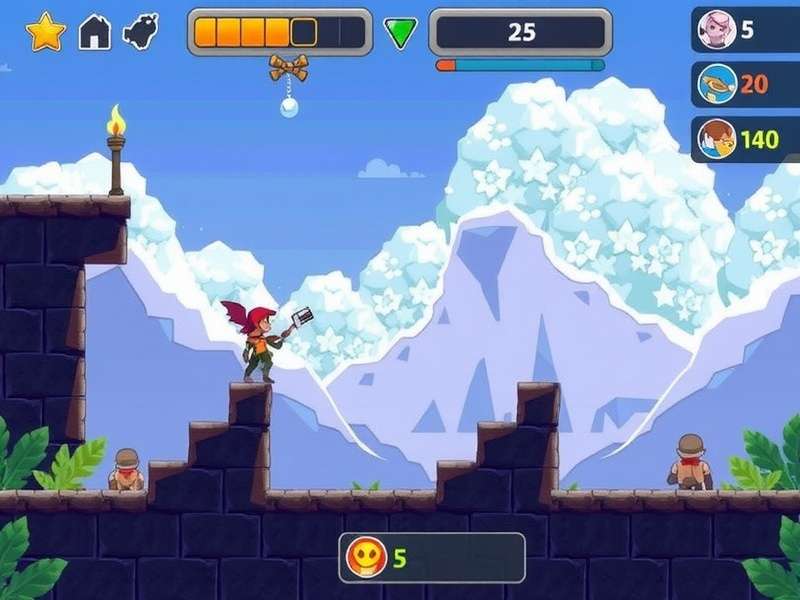Image resolution: width=800 pixels, height=600 pixels.
Task: Pick the brown-haired character portrait showing 140
Action: pos(717,139)
